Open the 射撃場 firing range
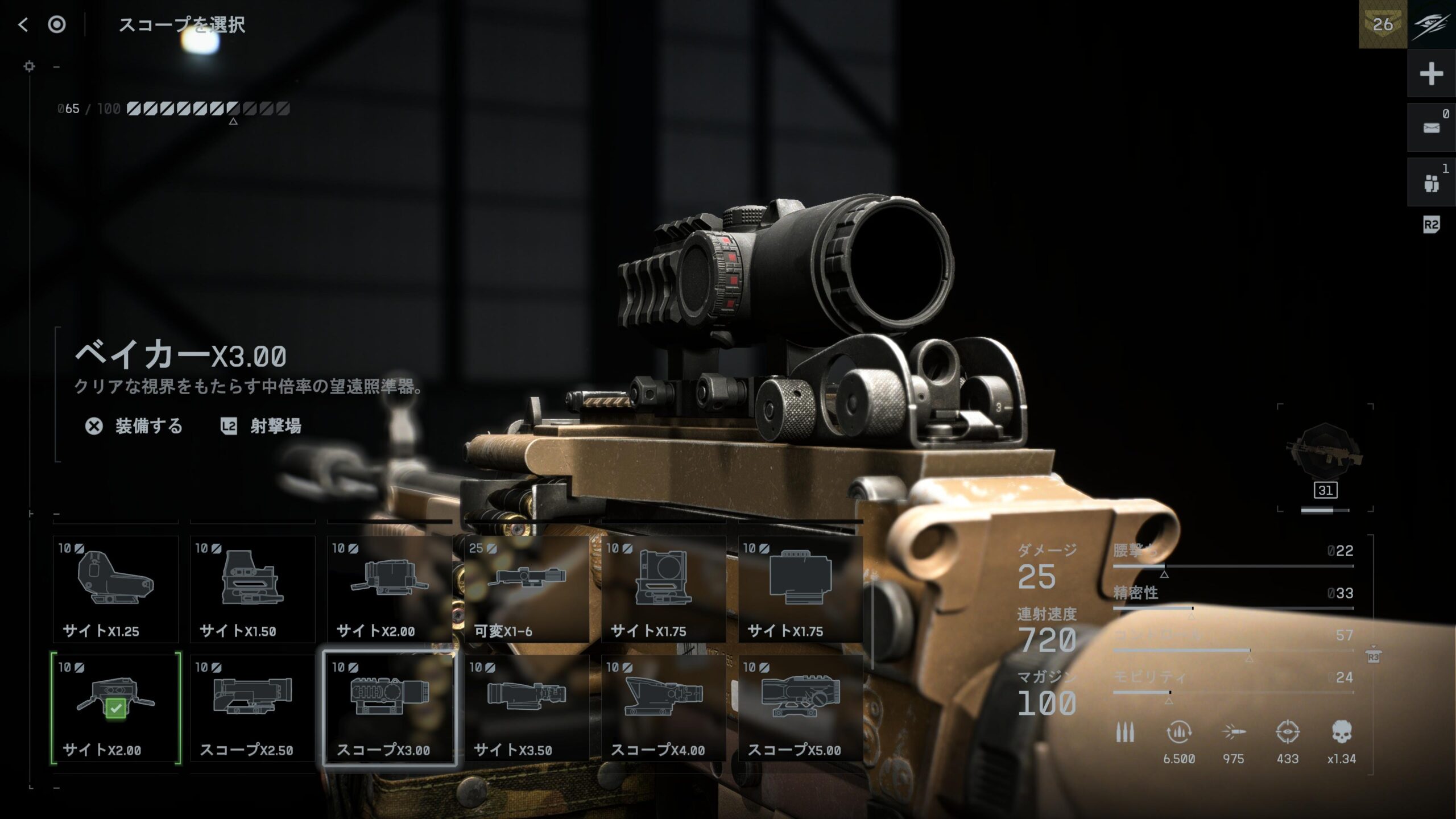 coord(262,426)
